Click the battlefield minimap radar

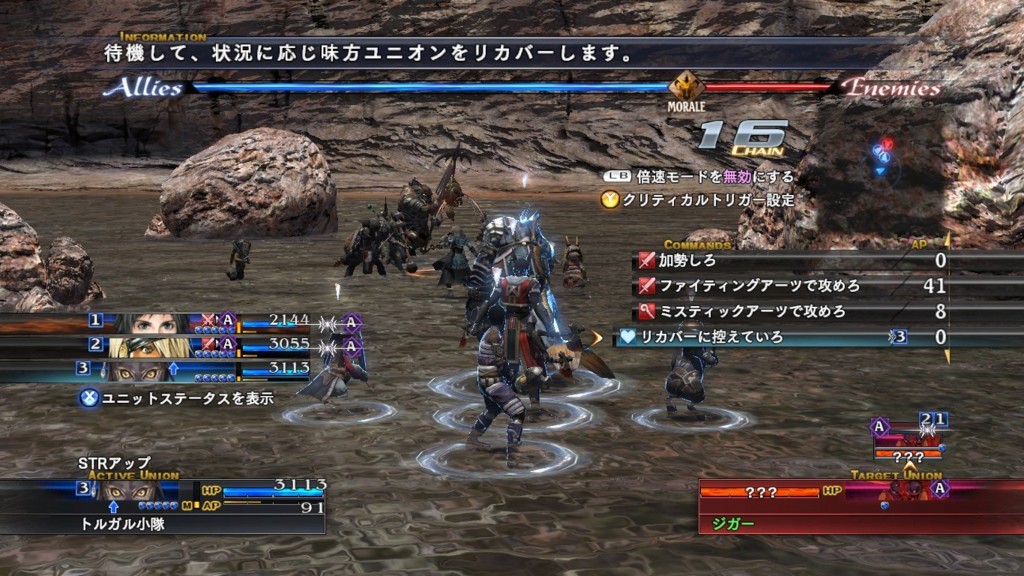click(883, 153)
